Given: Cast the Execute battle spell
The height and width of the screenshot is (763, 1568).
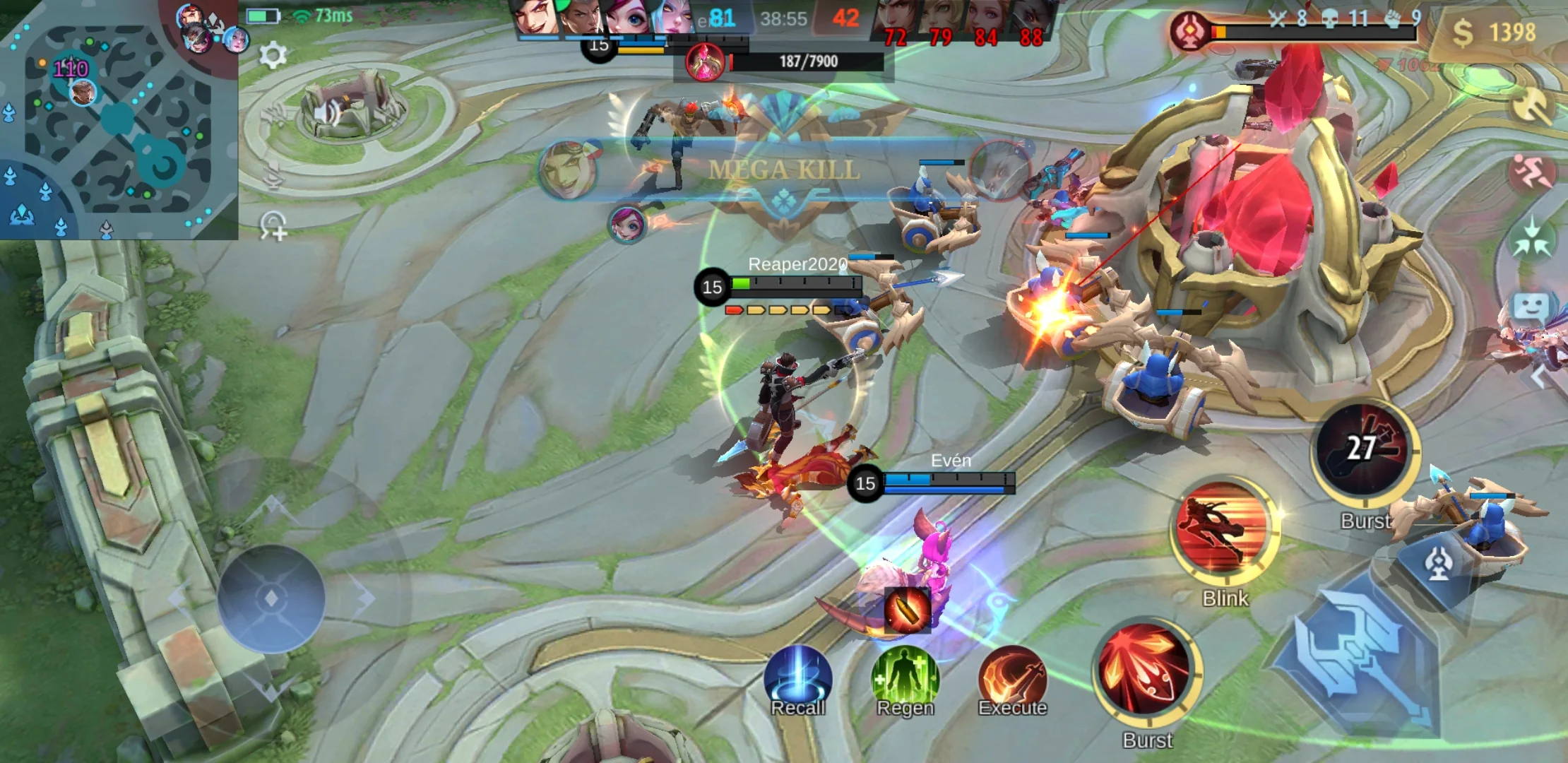Looking at the screenshot, I should (1012, 680).
